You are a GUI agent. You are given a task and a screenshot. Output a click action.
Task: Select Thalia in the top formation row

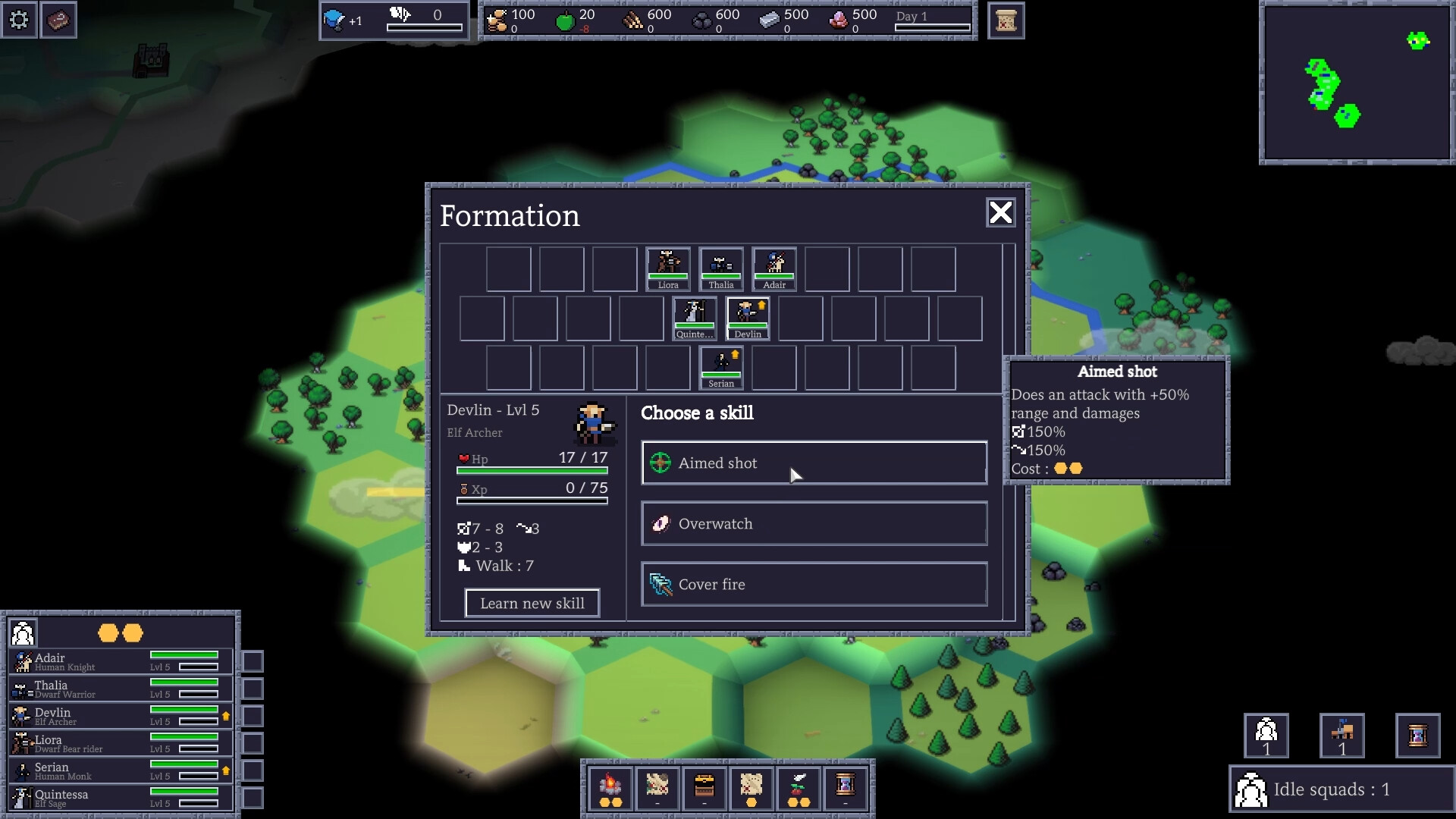tap(721, 268)
